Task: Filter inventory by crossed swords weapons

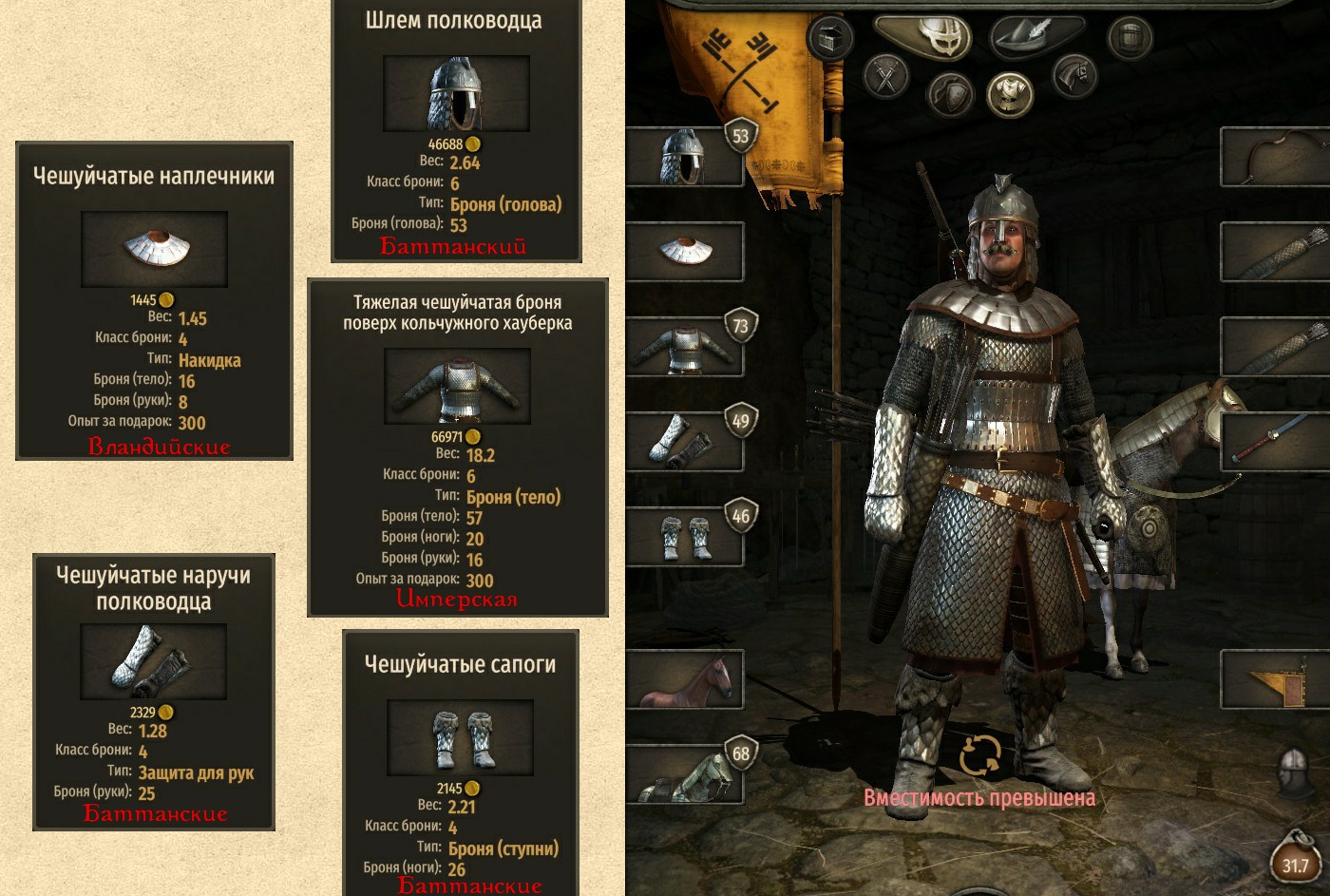Action: click(x=887, y=76)
